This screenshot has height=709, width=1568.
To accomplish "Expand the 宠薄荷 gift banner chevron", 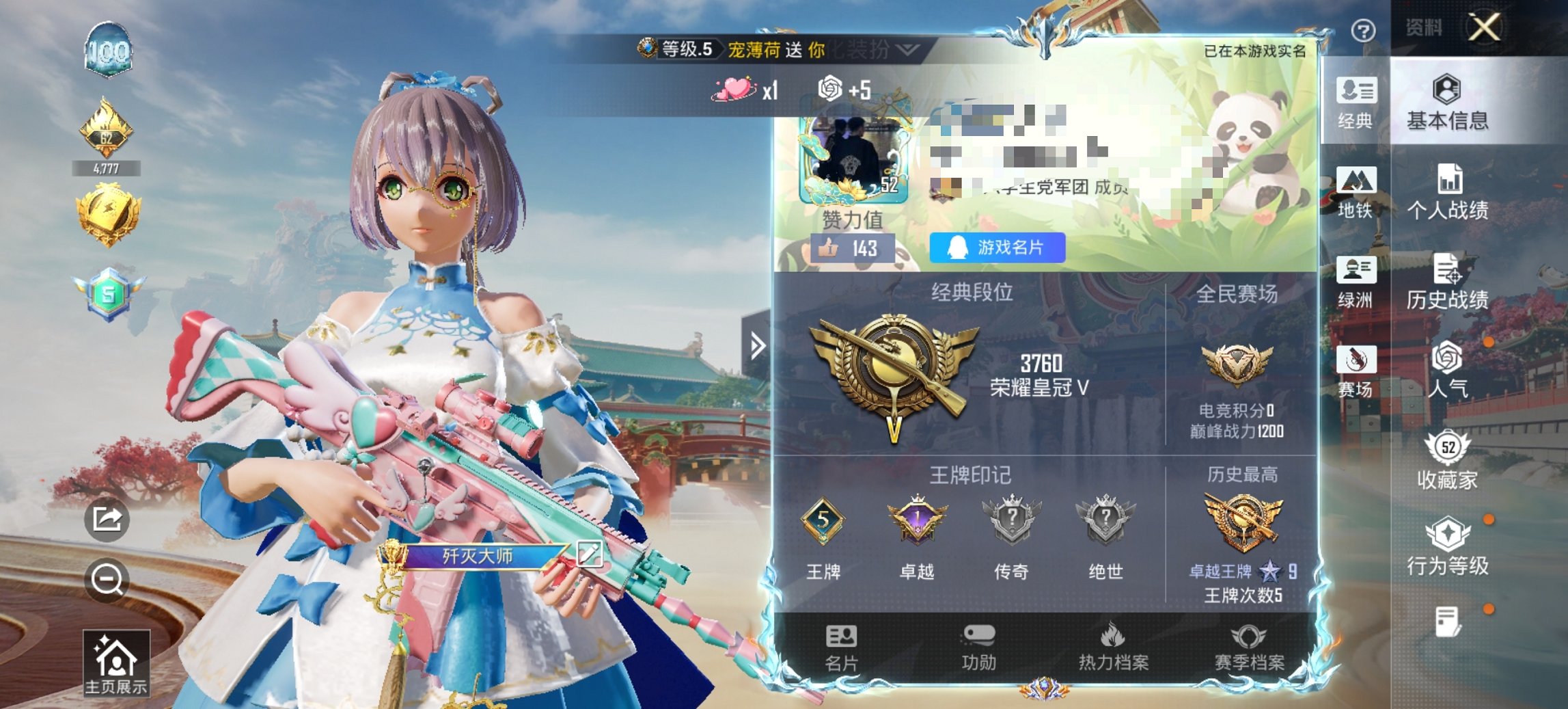I will click(x=907, y=50).
